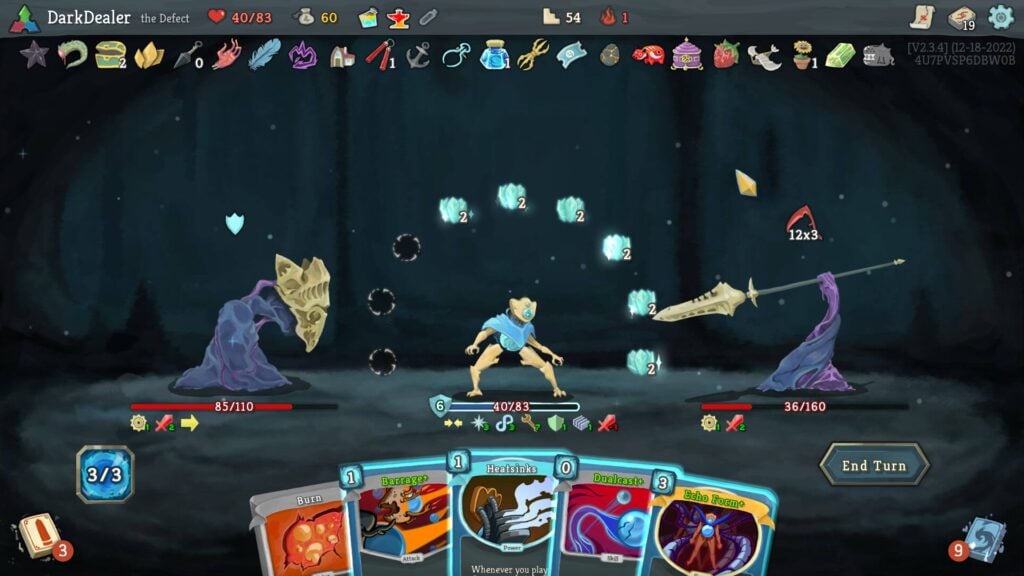This screenshot has height=576, width=1024.
Task: Inspect the blue feather relic
Action: 264,54
